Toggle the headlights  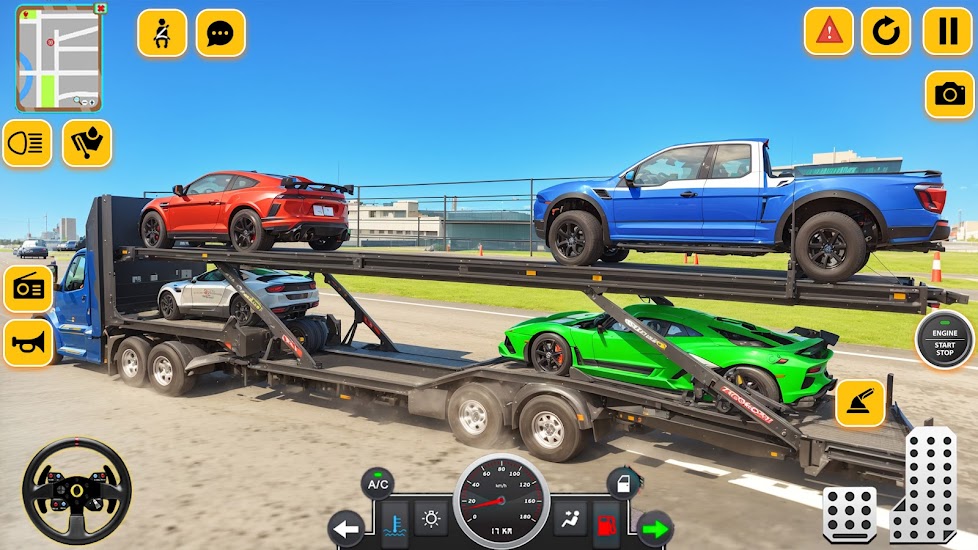(x=27, y=144)
